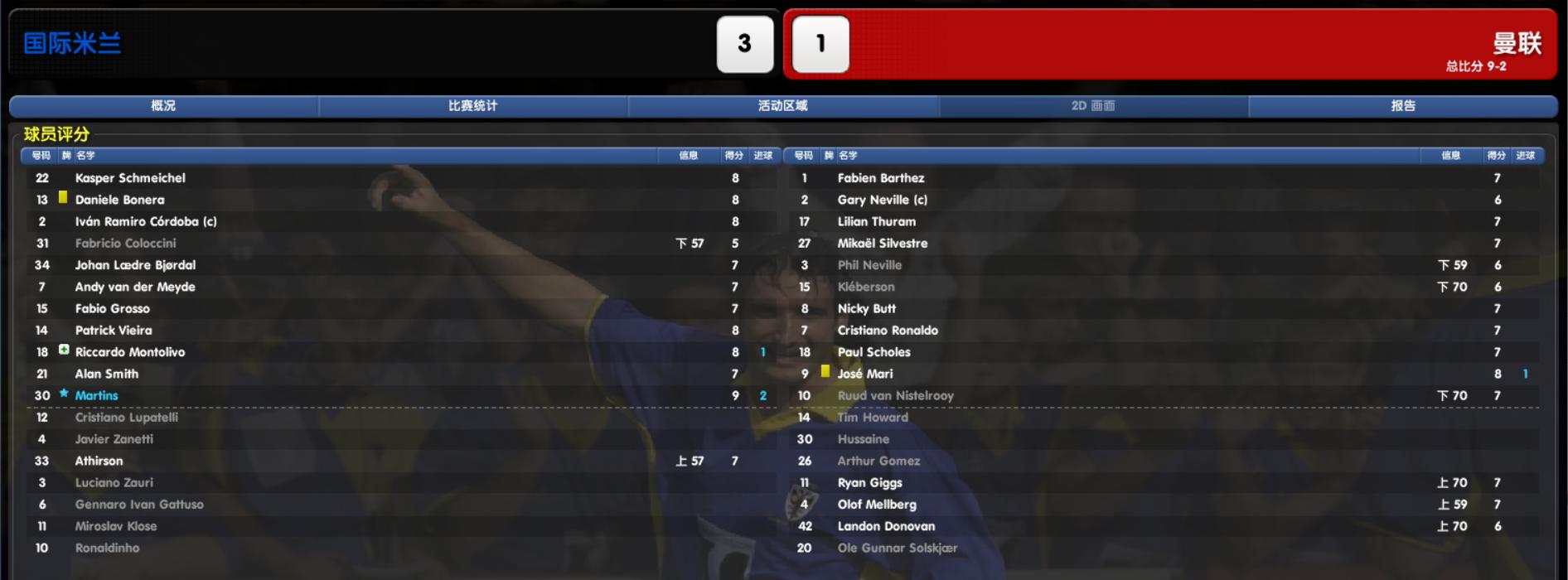
Task: Open Kasper Schmeichel's player row
Action: click(x=130, y=178)
